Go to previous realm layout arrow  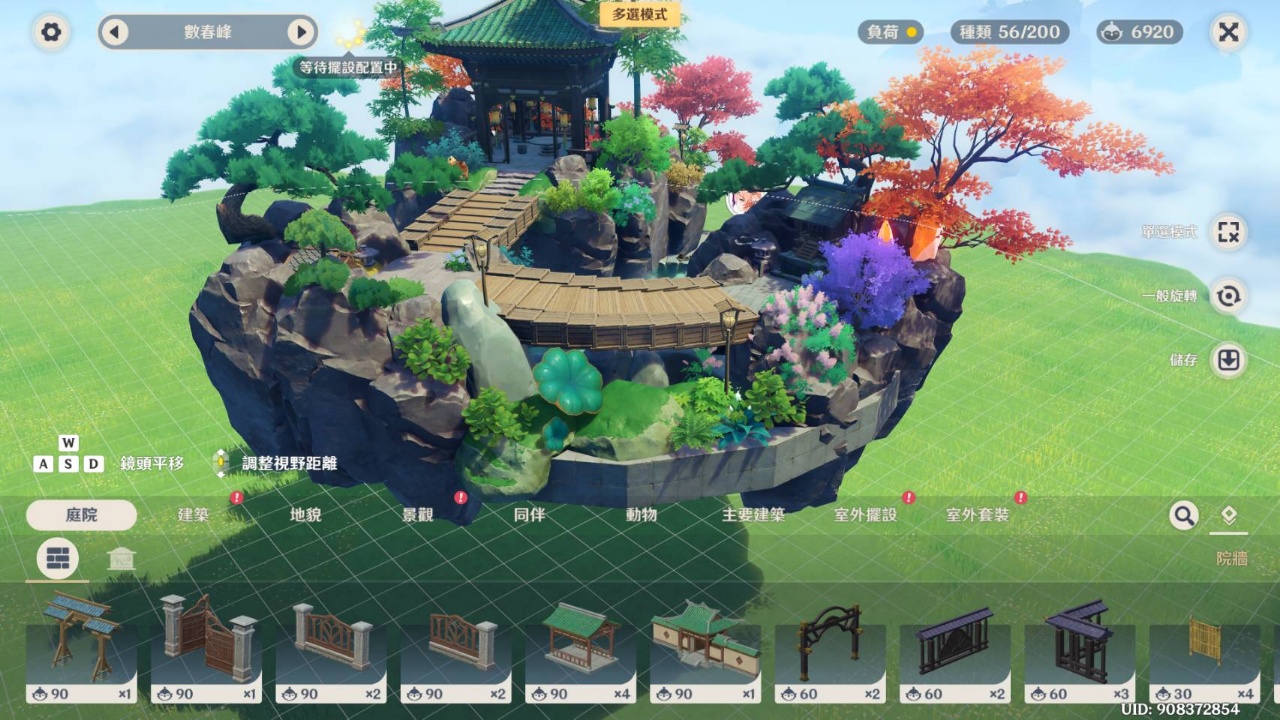[x=114, y=32]
